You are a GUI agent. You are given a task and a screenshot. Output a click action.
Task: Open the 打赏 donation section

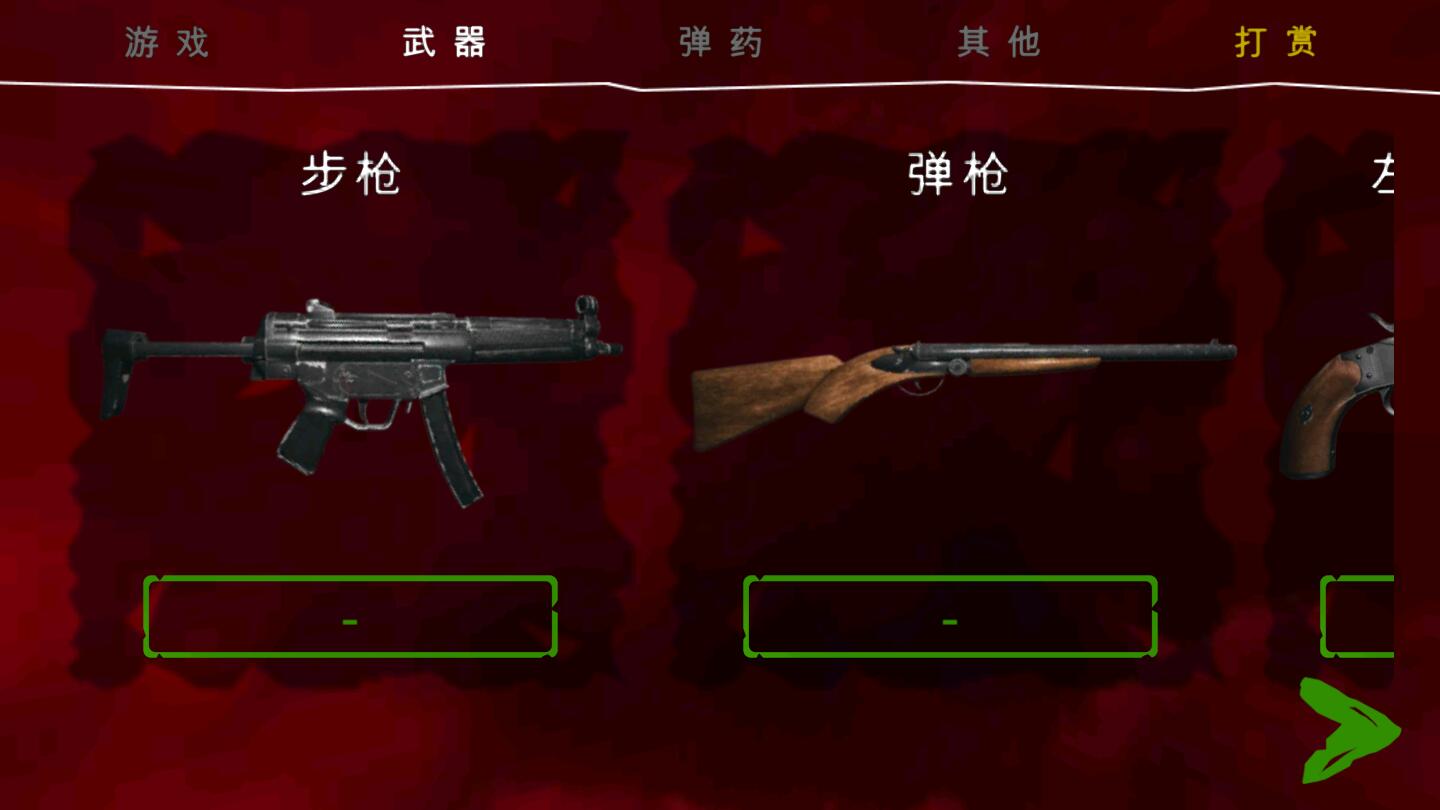click(1277, 43)
